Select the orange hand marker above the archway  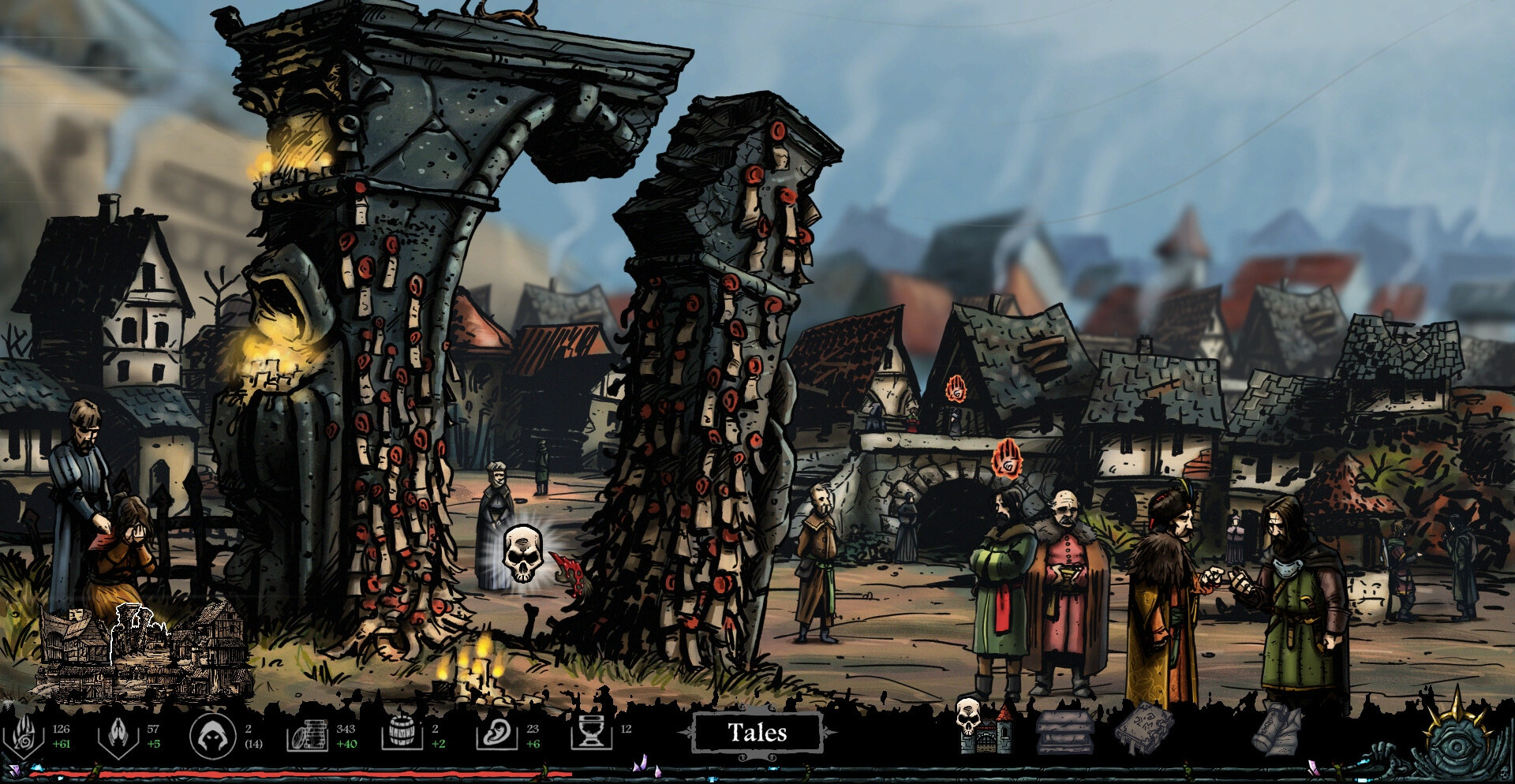click(1007, 459)
